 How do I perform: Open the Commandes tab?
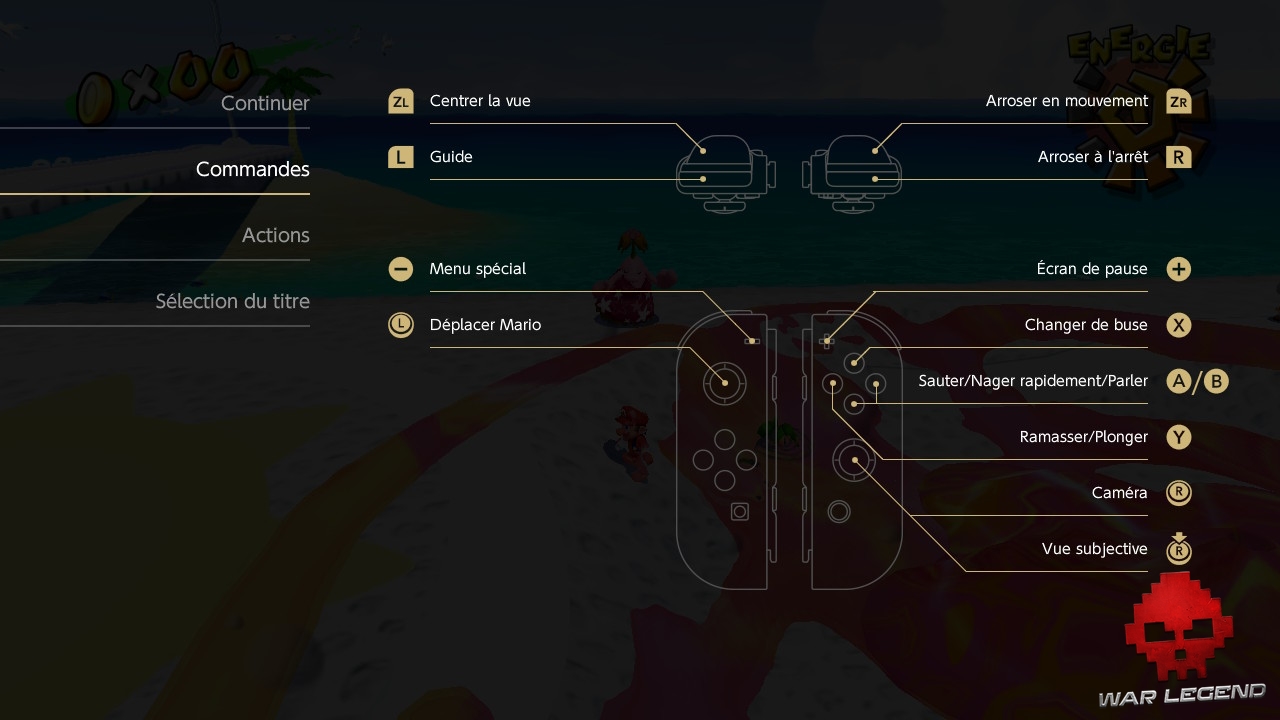(252, 169)
